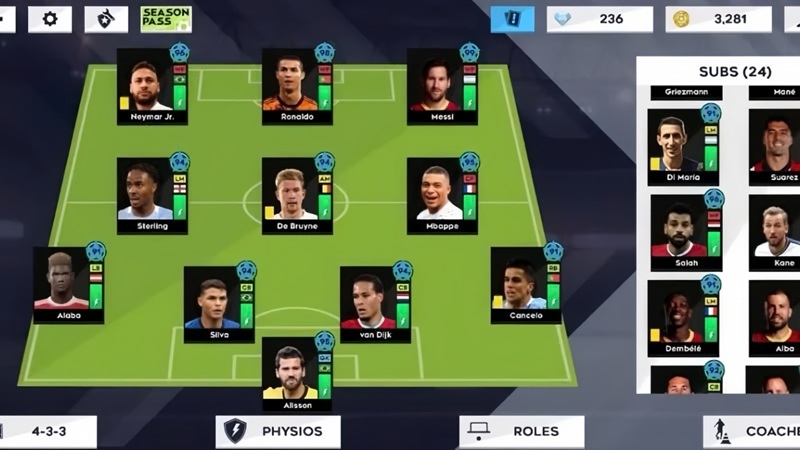Select the Alaba defender card

click(x=68, y=285)
